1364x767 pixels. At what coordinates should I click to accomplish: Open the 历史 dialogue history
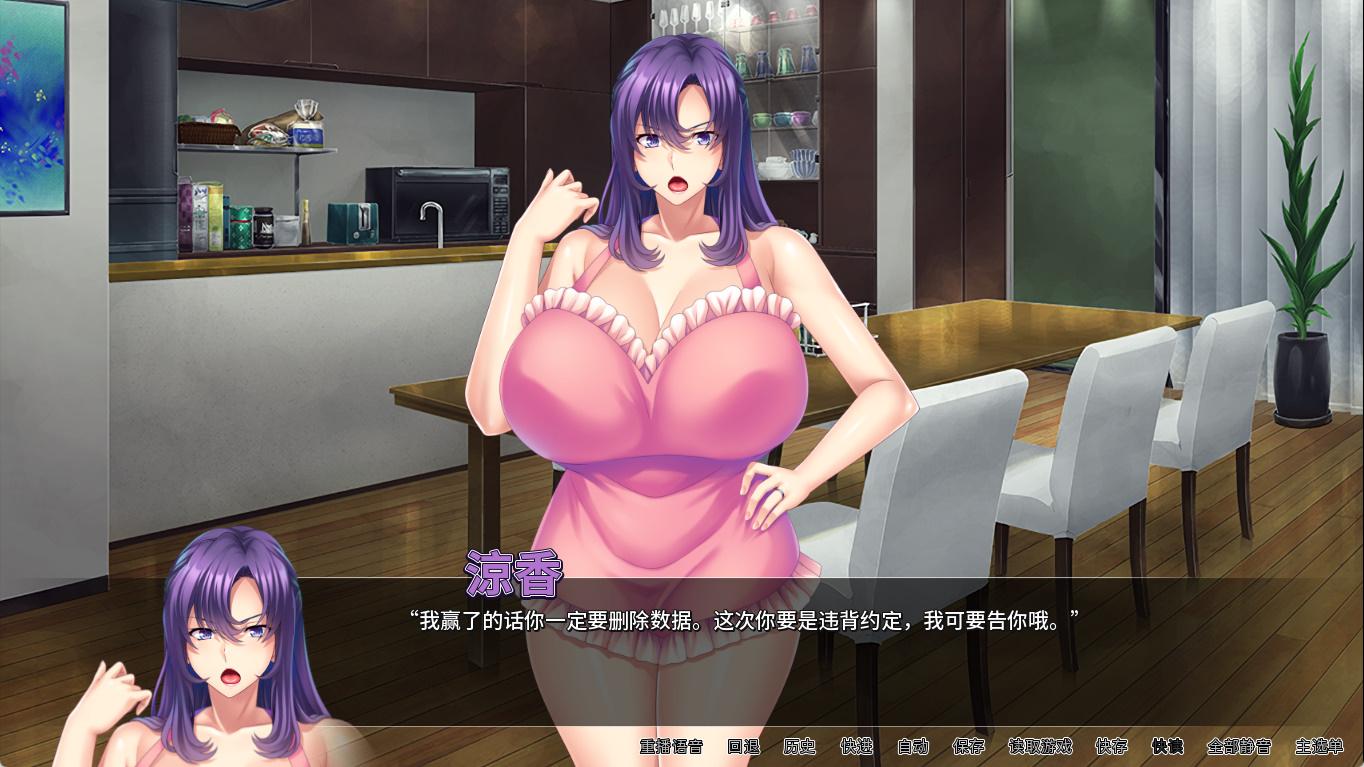click(x=799, y=746)
